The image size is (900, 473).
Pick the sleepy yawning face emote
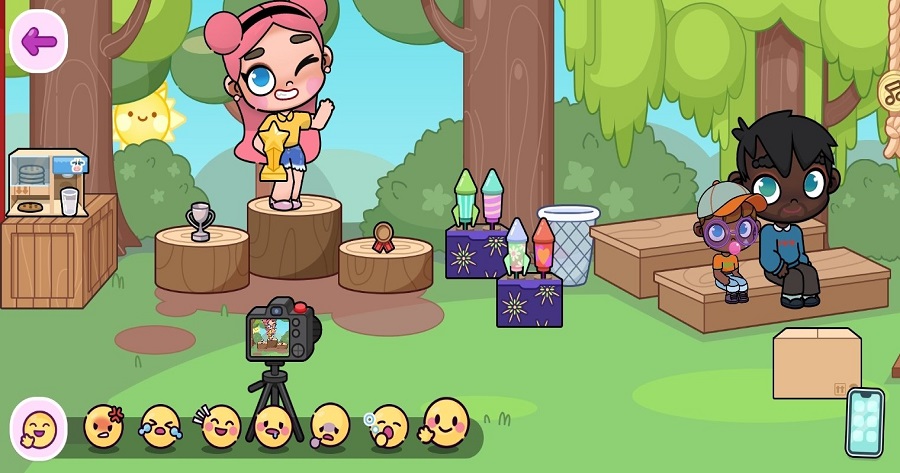(x=388, y=427)
